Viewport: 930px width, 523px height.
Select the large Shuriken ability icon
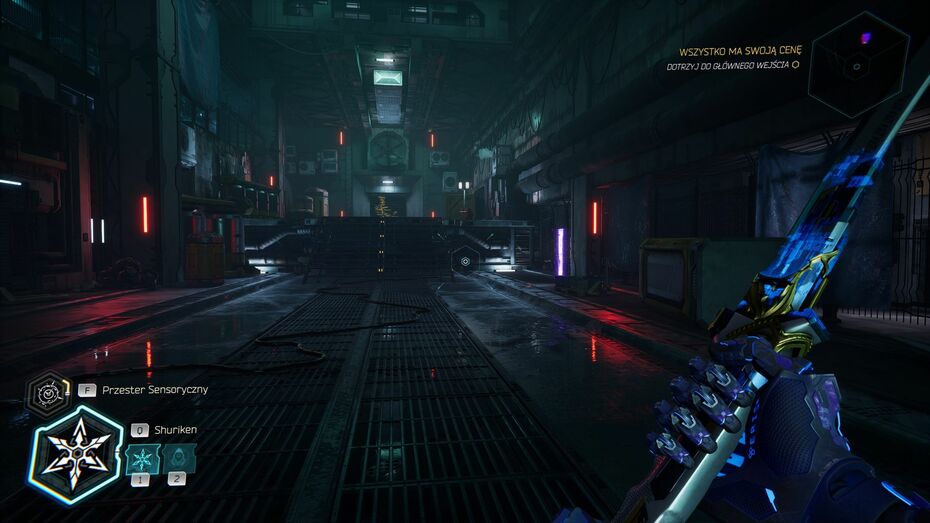(x=75, y=454)
